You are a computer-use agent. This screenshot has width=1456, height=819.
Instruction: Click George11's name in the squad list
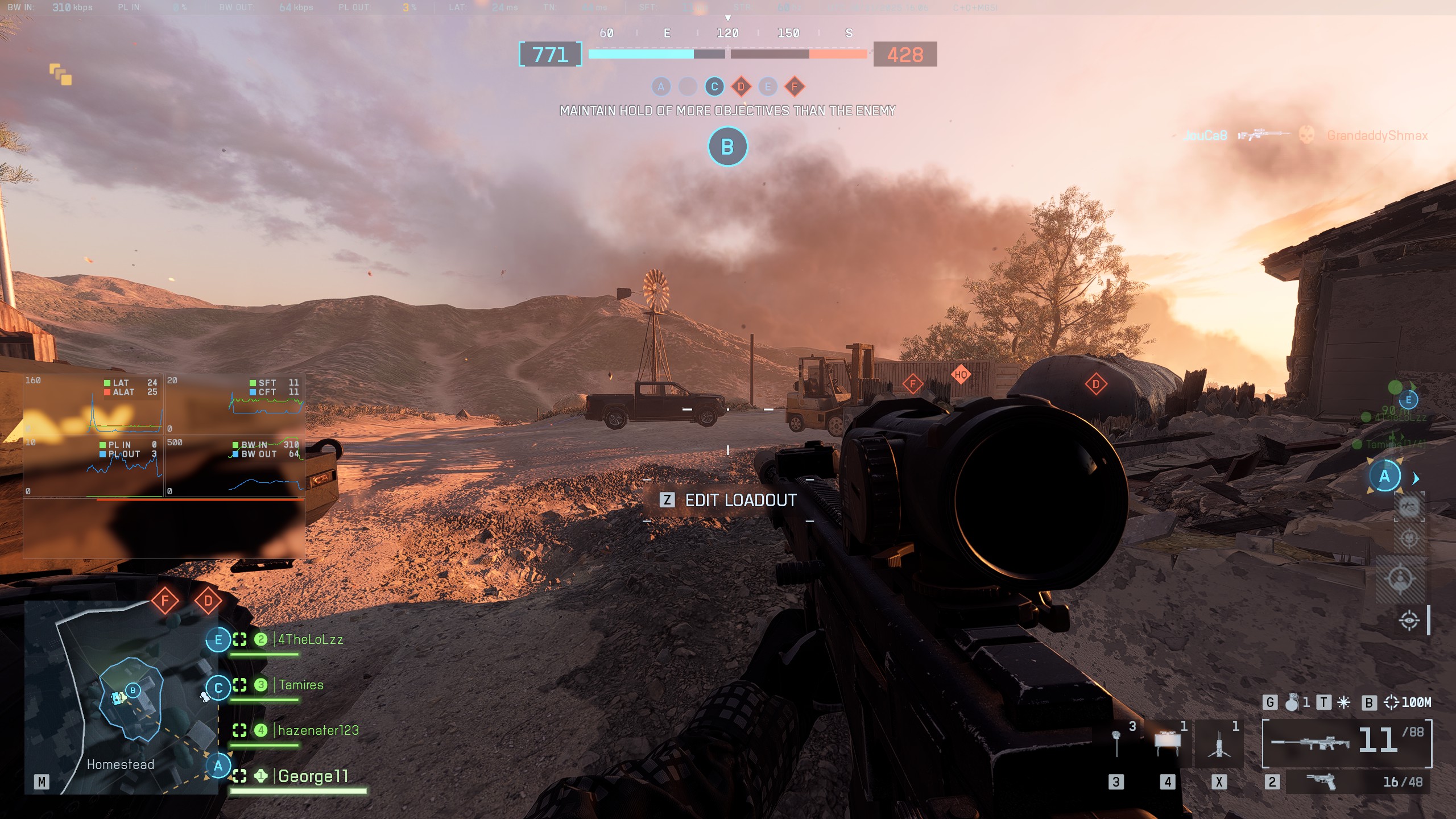tap(312, 776)
